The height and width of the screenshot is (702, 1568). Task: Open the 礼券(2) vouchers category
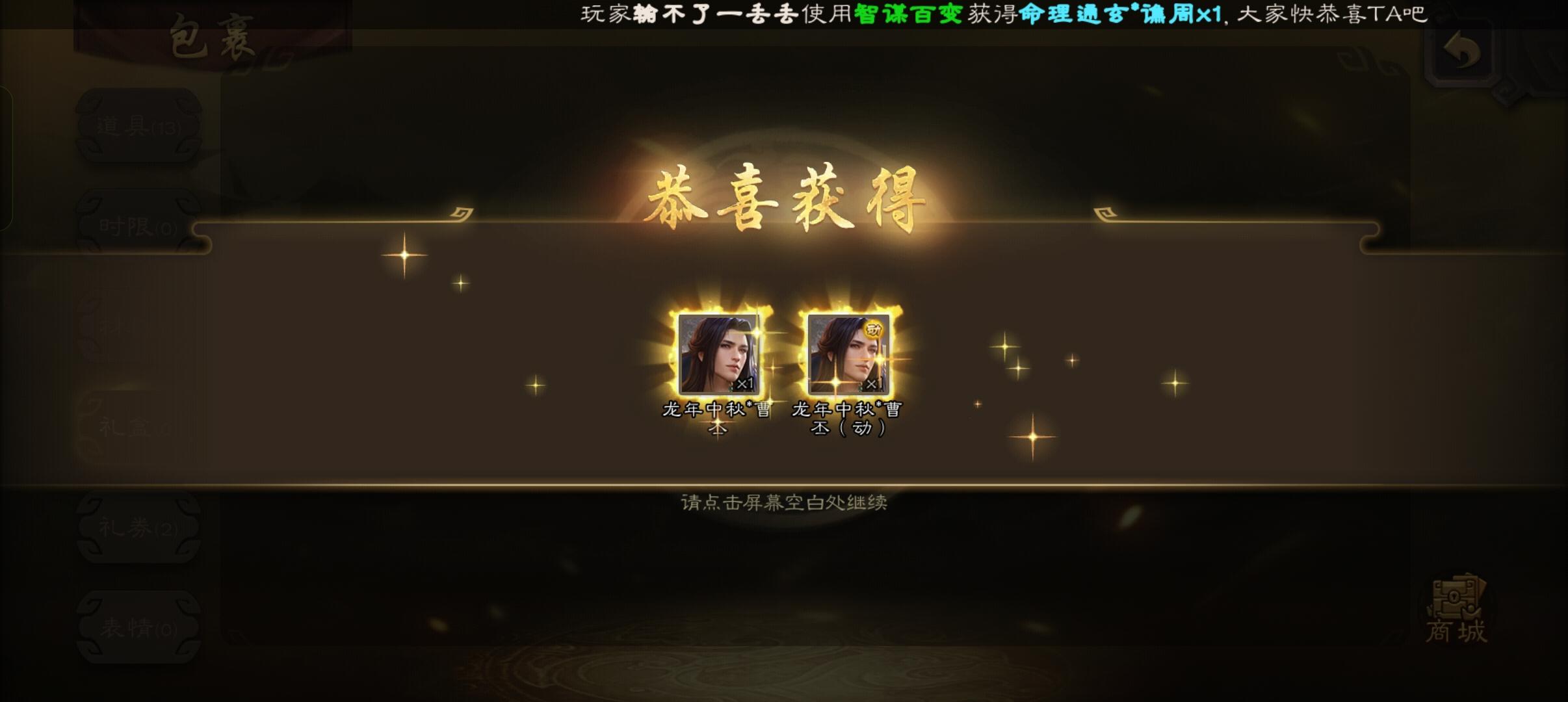point(138,526)
